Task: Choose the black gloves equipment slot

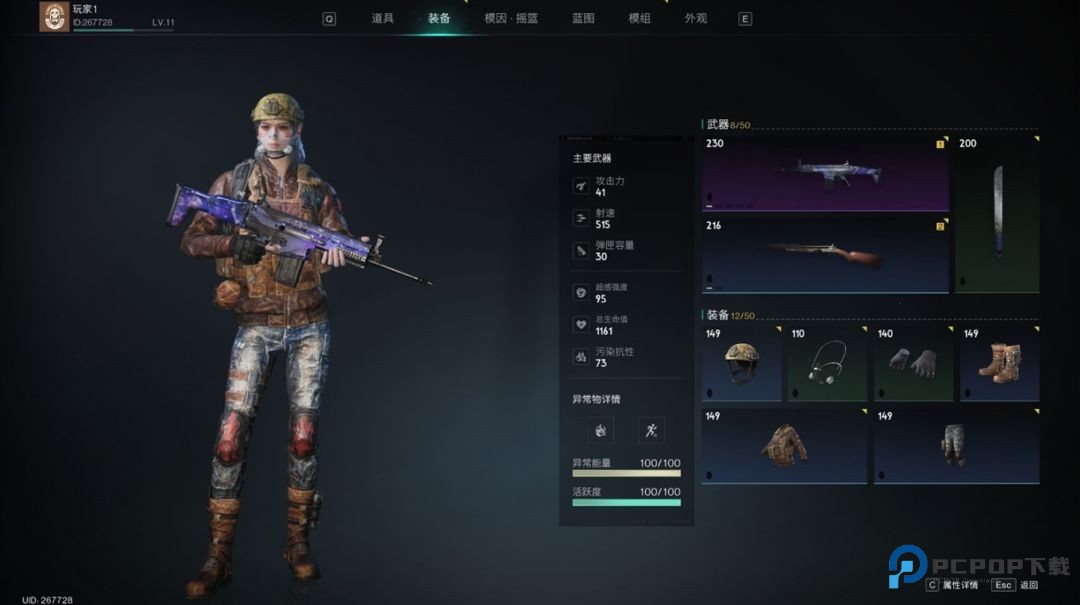Action: click(913, 363)
